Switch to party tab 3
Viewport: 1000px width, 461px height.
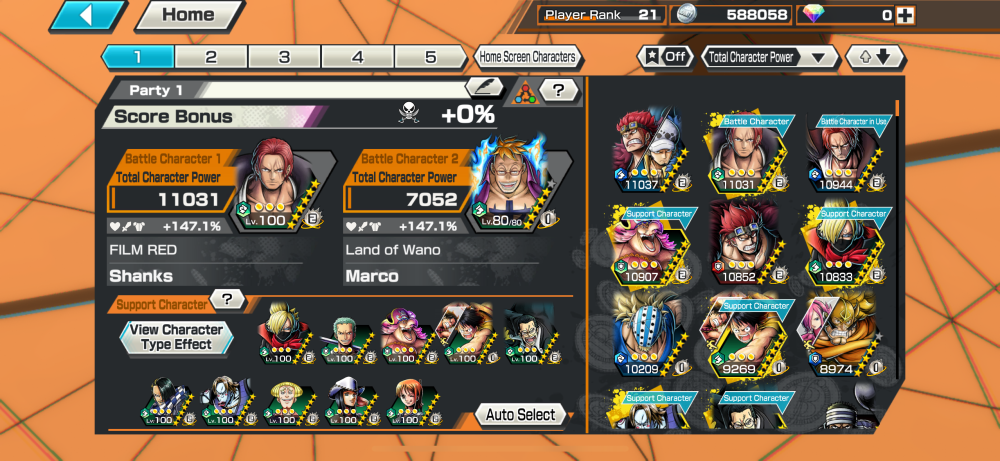pyautogui.click(x=284, y=57)
